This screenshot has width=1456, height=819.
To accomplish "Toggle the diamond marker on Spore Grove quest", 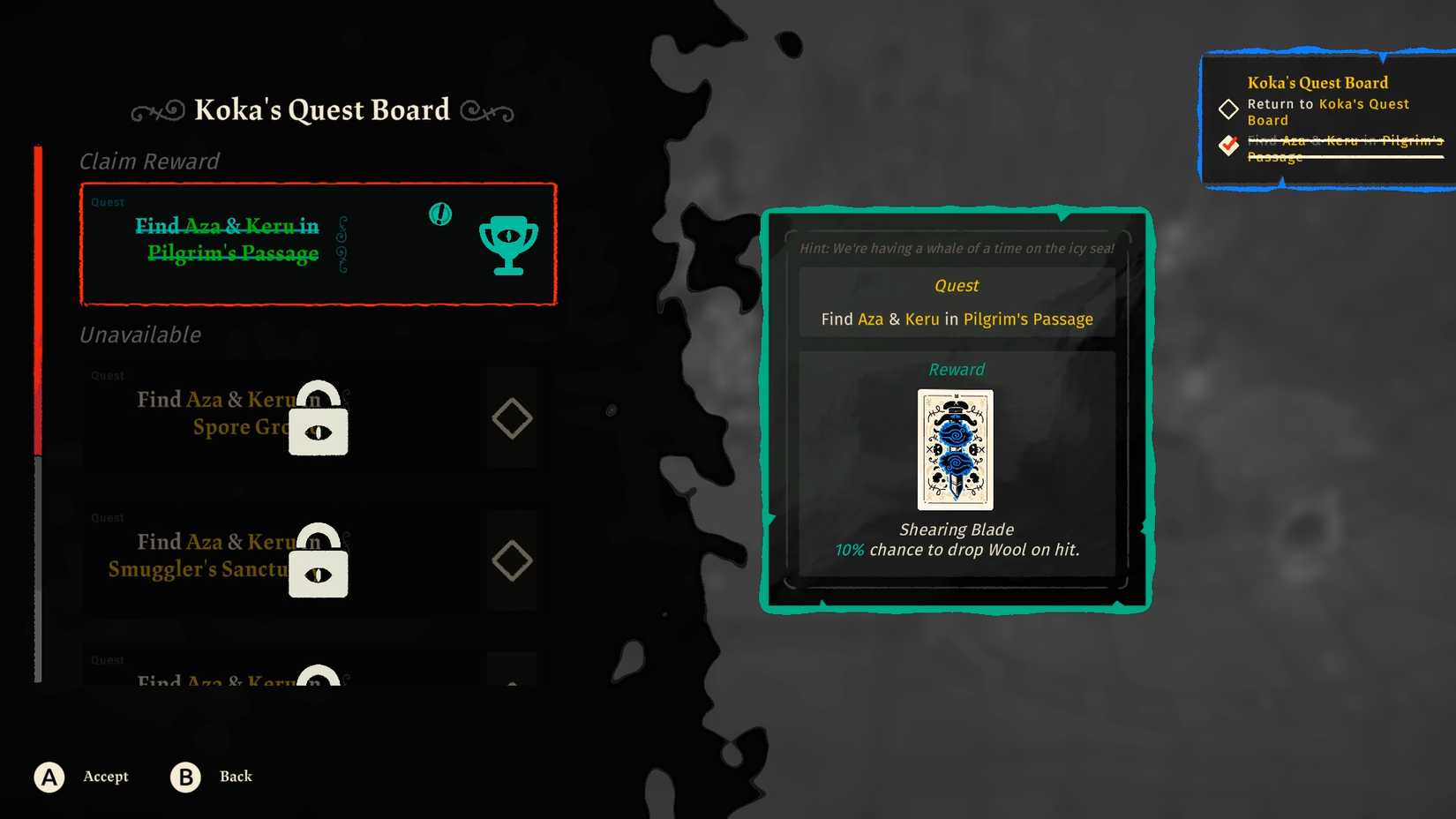I will point(512,417).
